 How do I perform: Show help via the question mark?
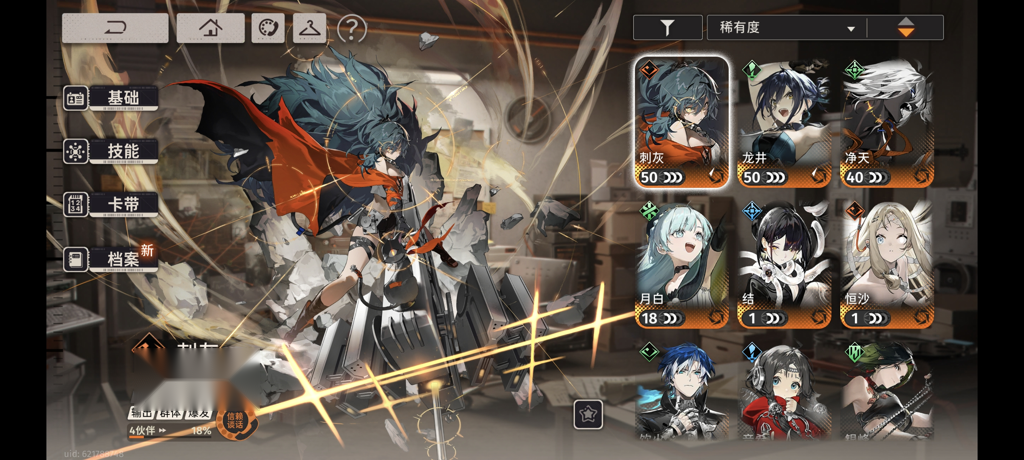352,29
